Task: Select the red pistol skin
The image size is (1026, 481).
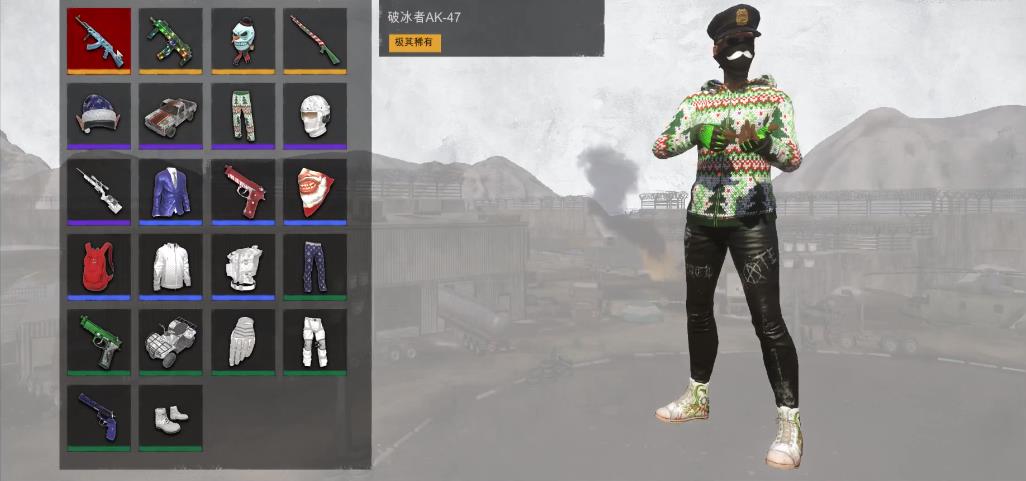Action: (x=243, y=189)
